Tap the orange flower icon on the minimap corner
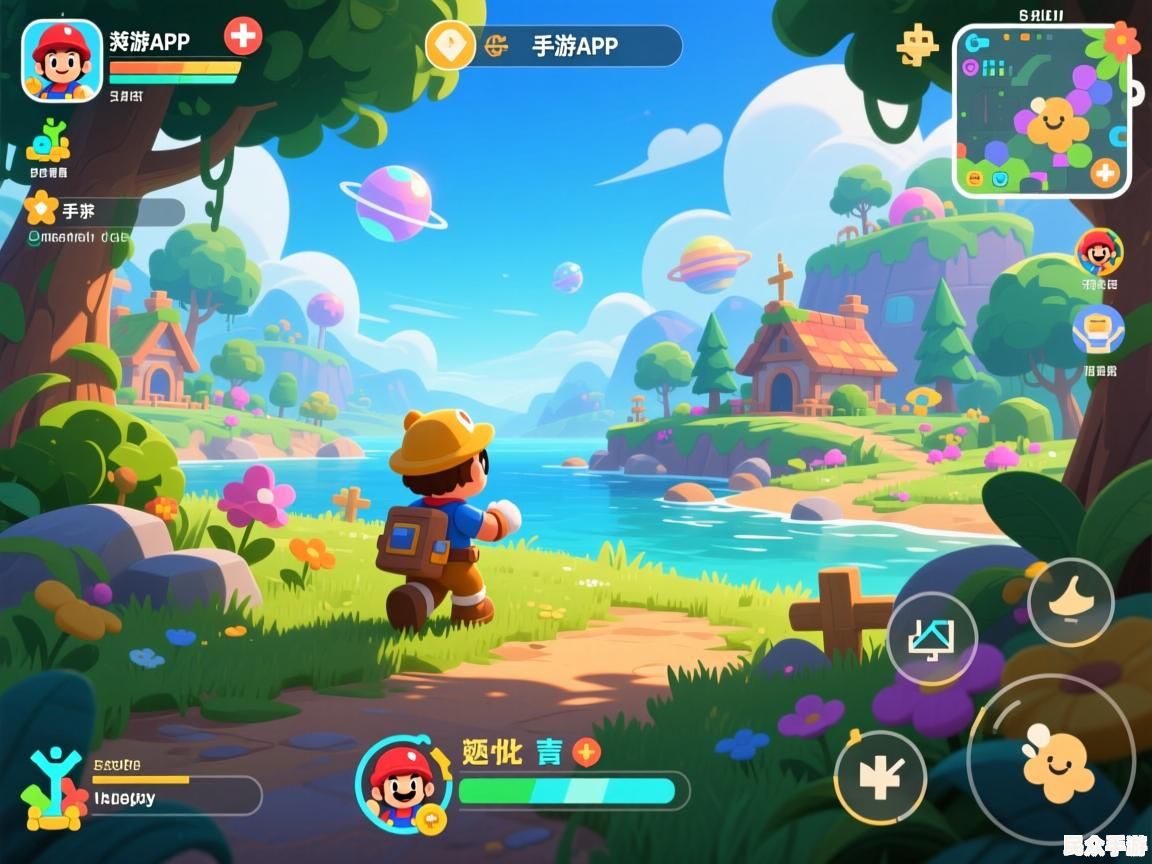Screen dimensions: 1152x864 [1121, 41]
